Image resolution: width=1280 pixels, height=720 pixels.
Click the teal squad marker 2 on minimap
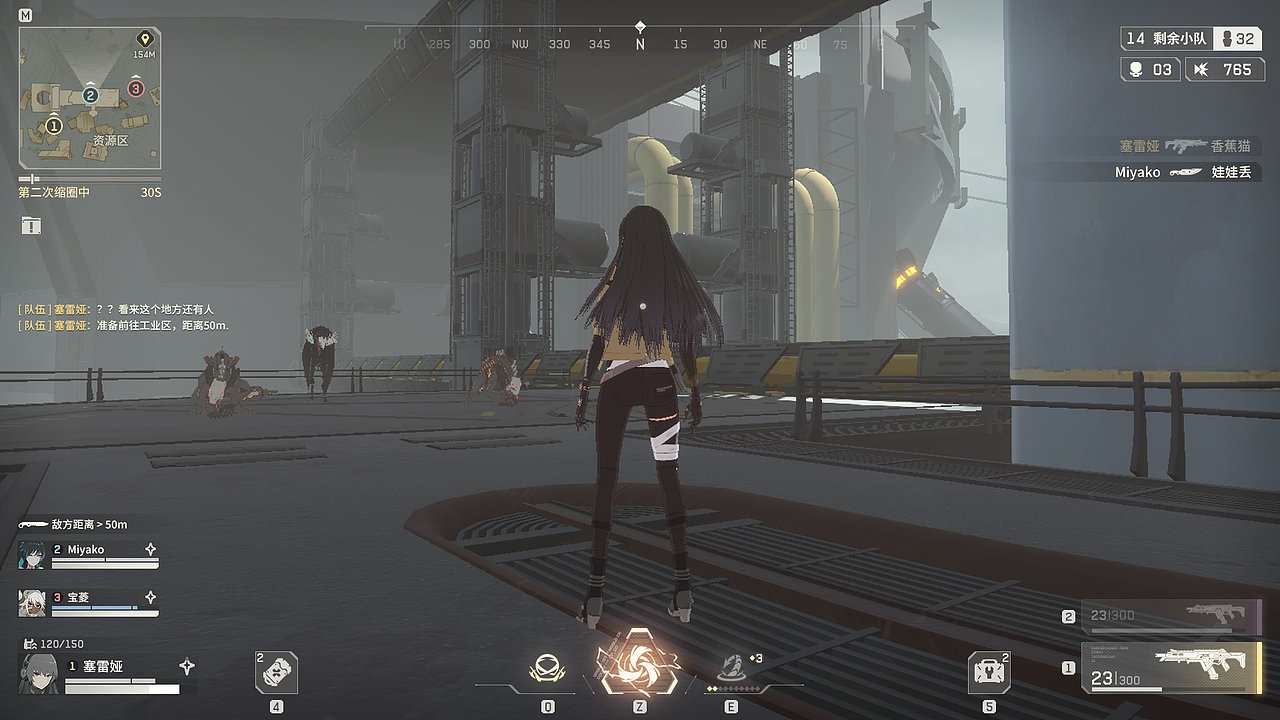(x=90, y=96)
